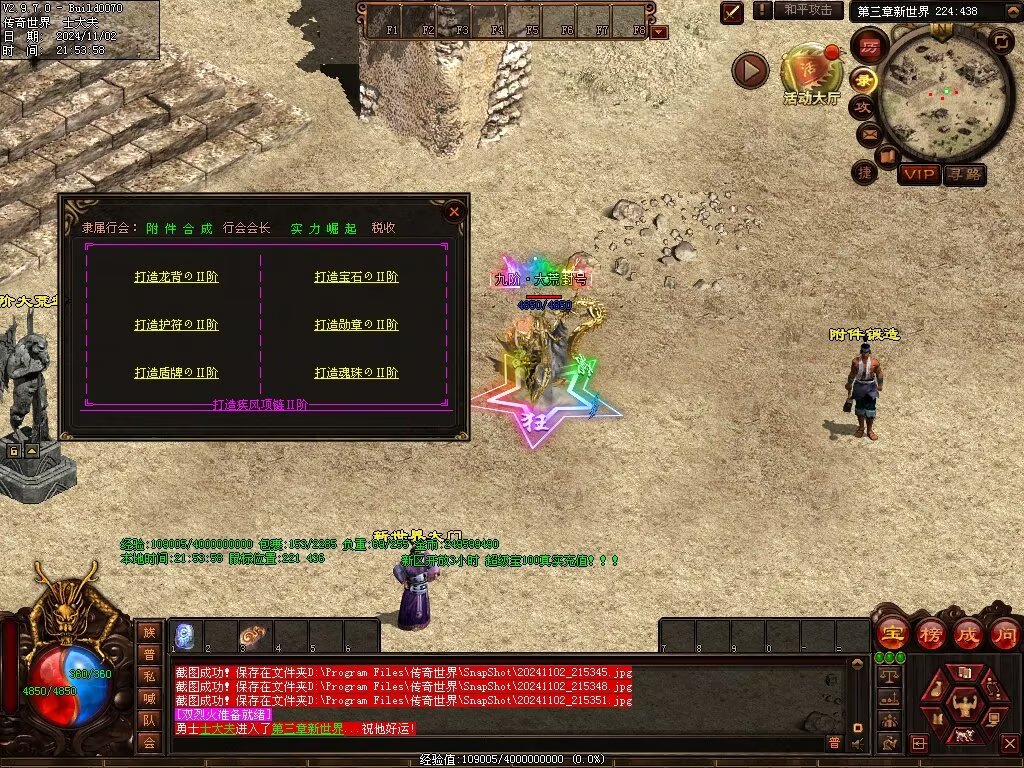Viewport: 1024px width, 768px height.
Task: Pick 打造魂珠のII阶 option
Action: coord(356,373)
